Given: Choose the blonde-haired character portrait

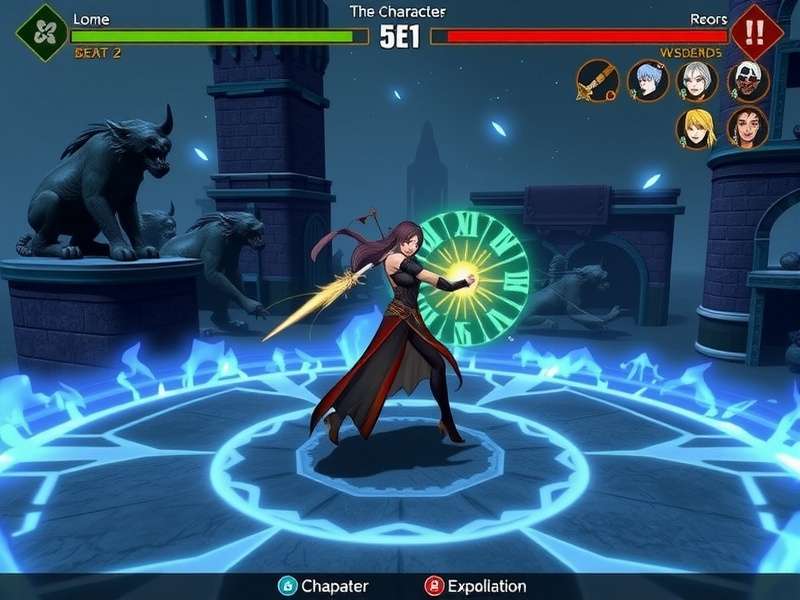Looking at the screenshot, I should click(x=696, y=128).
